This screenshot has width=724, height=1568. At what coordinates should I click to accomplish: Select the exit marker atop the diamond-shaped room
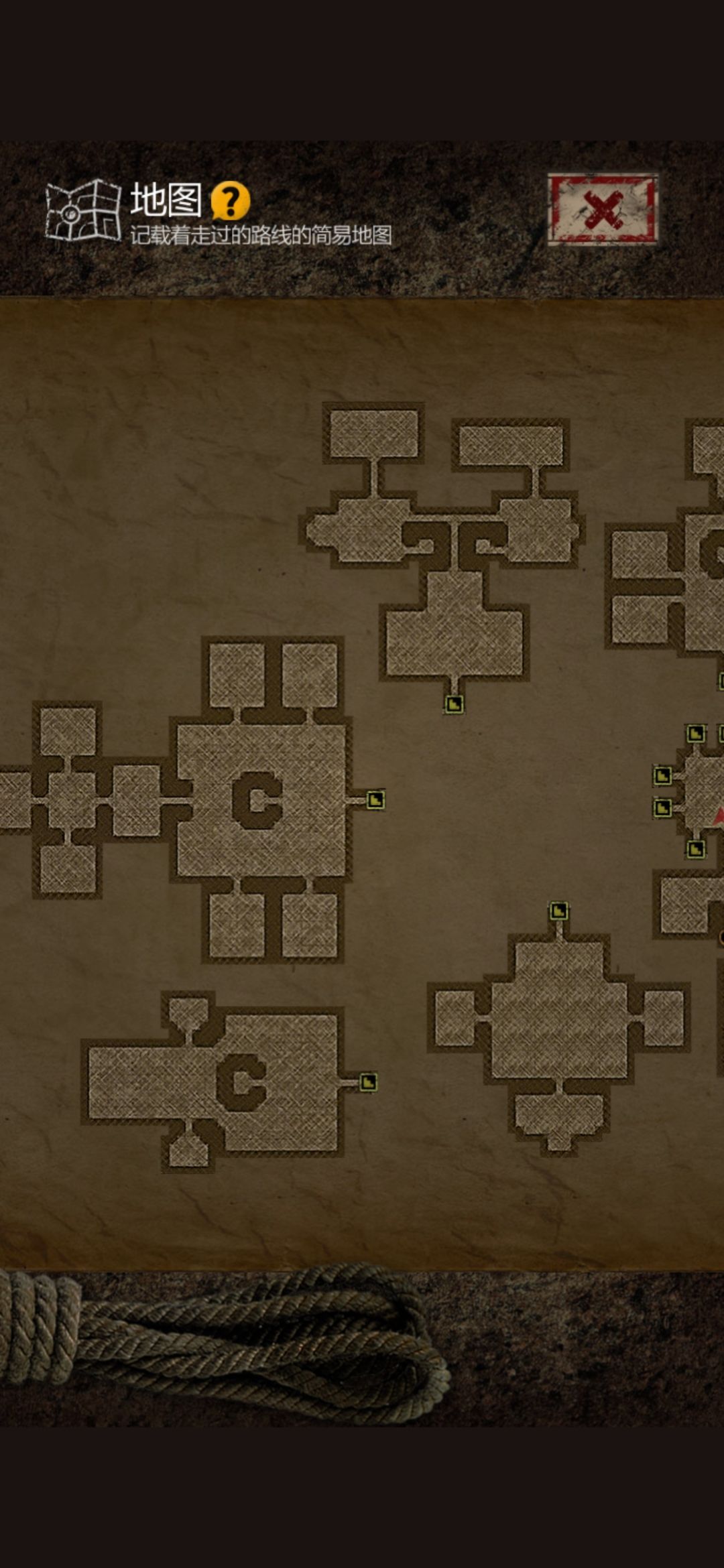click(558, 911)
